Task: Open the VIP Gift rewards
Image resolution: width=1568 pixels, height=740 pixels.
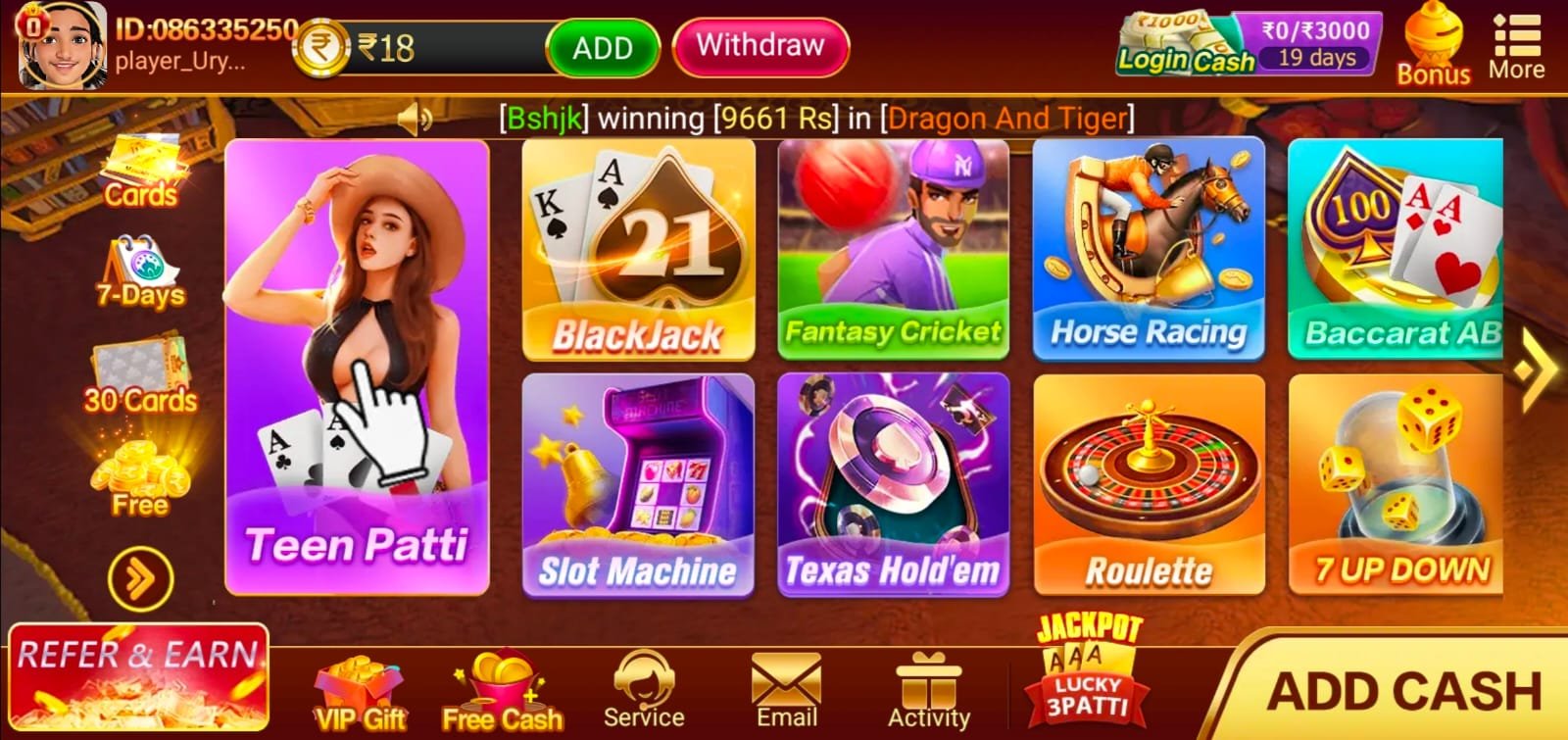Action: coord(358,686)
